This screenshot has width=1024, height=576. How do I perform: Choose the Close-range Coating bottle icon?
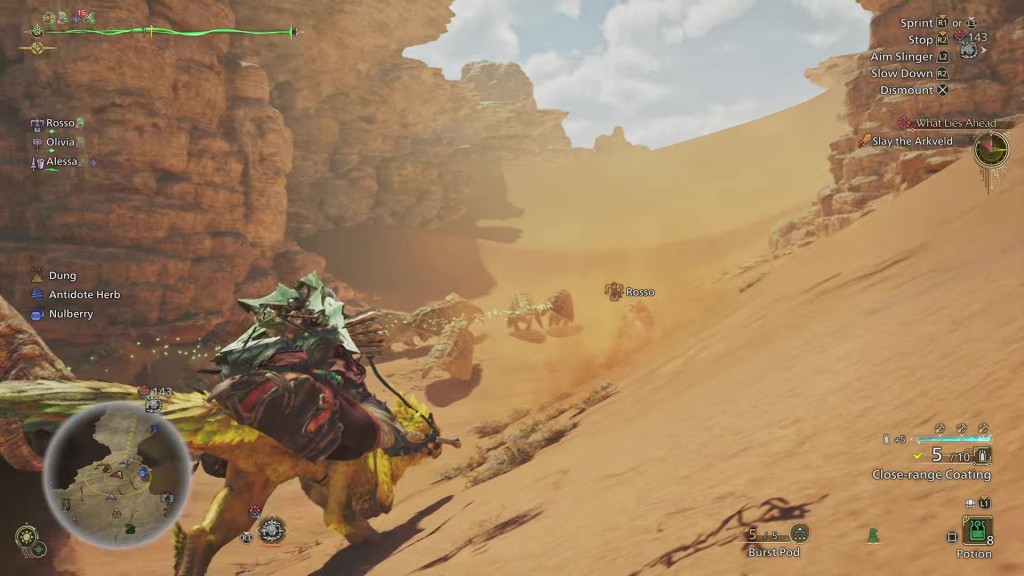[x=984, y=456]
